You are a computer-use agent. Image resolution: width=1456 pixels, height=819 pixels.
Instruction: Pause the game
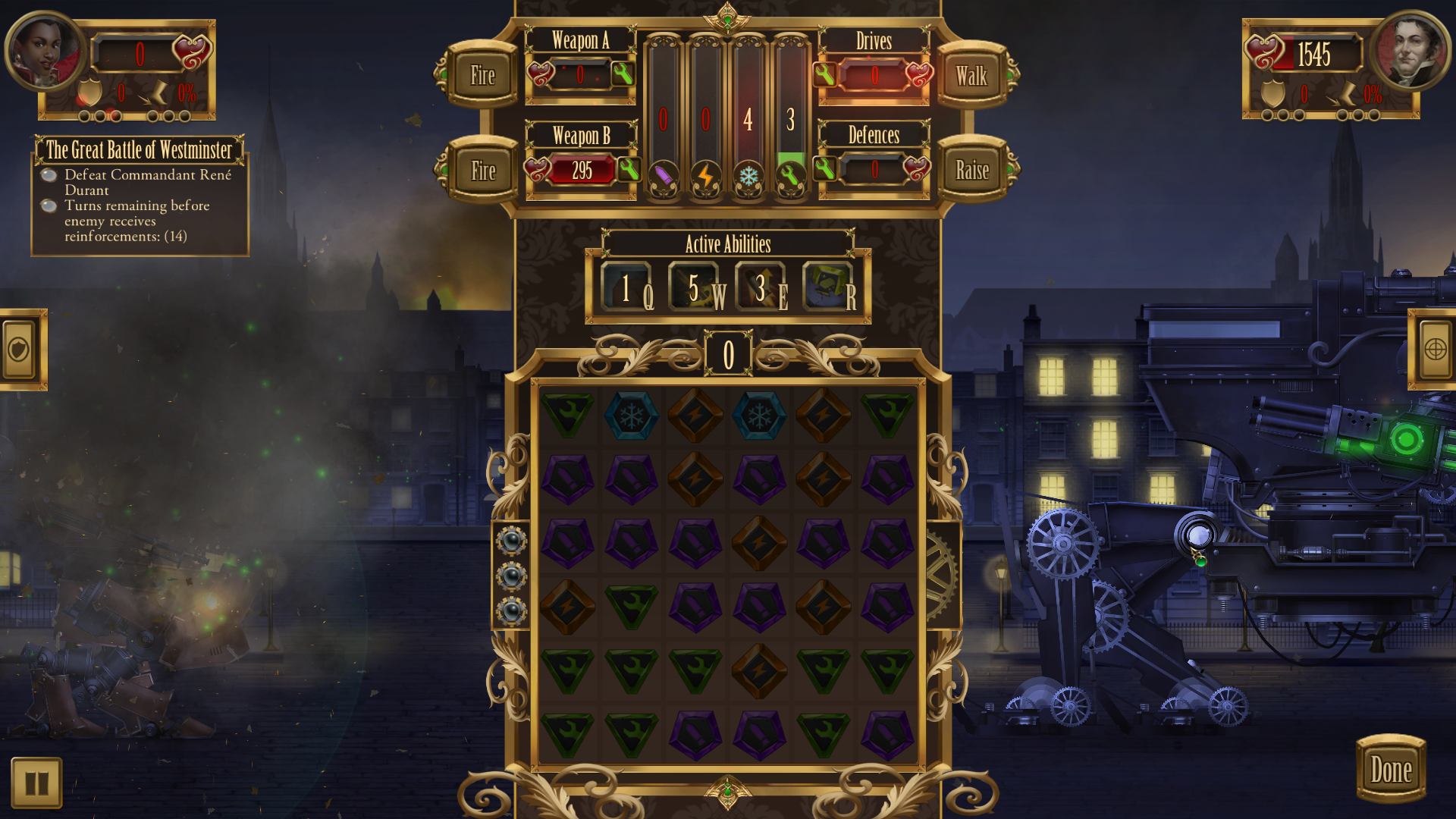36,783
